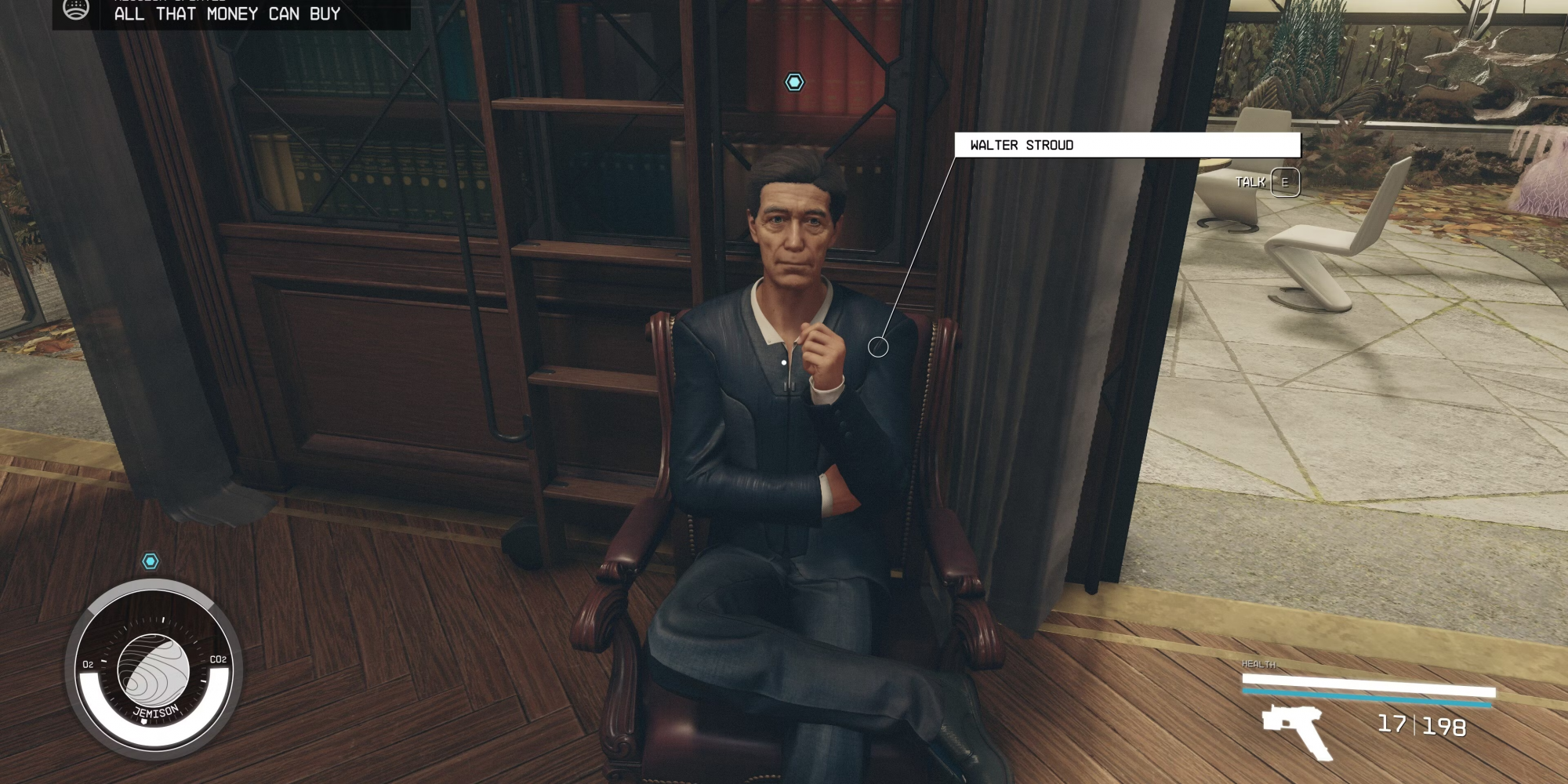Click the equipped pistol weapon icon
This screenshot has height=784, width=1568.
tap(1295, 729)
